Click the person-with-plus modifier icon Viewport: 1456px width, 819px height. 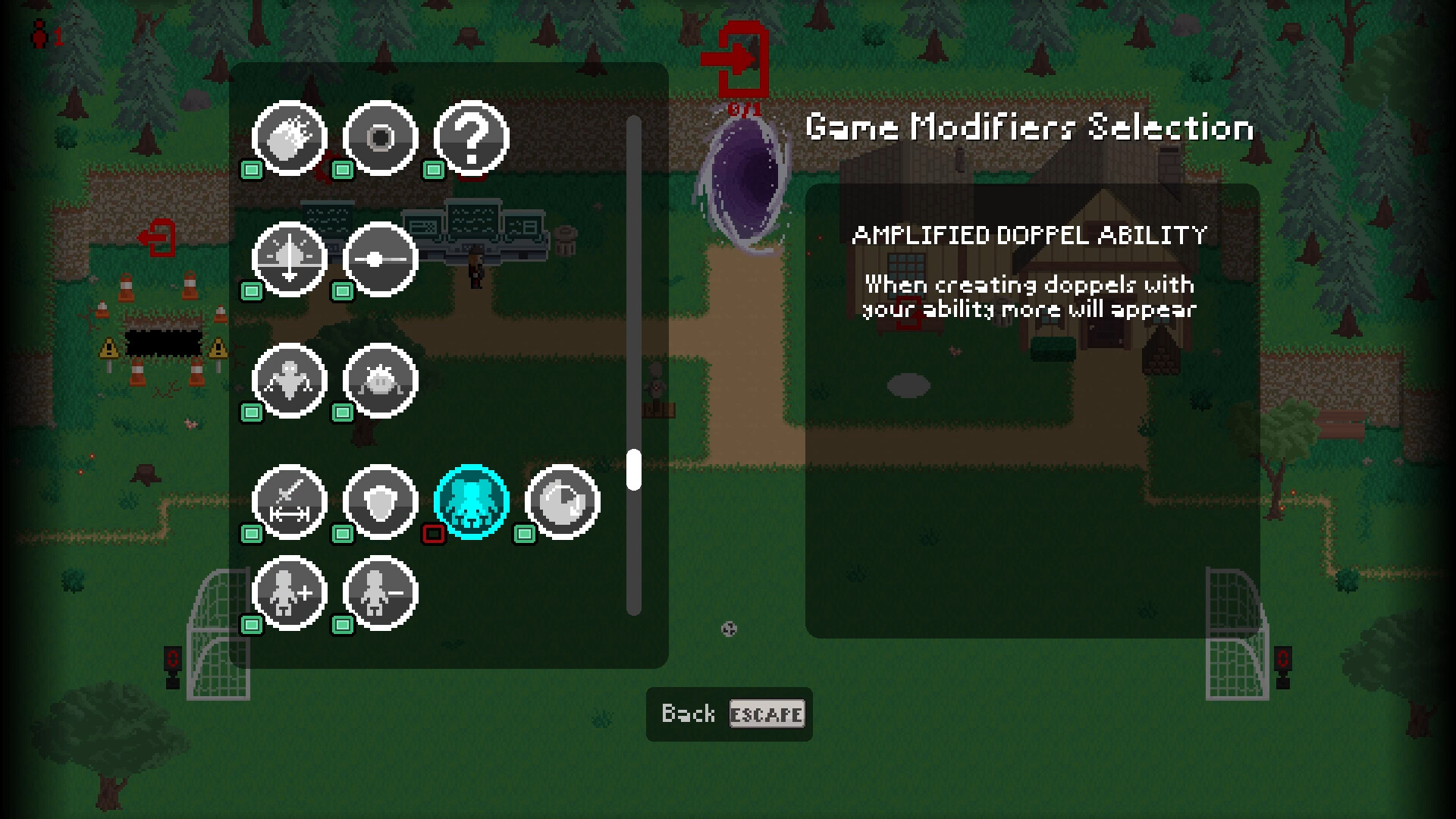coord(290,593)
